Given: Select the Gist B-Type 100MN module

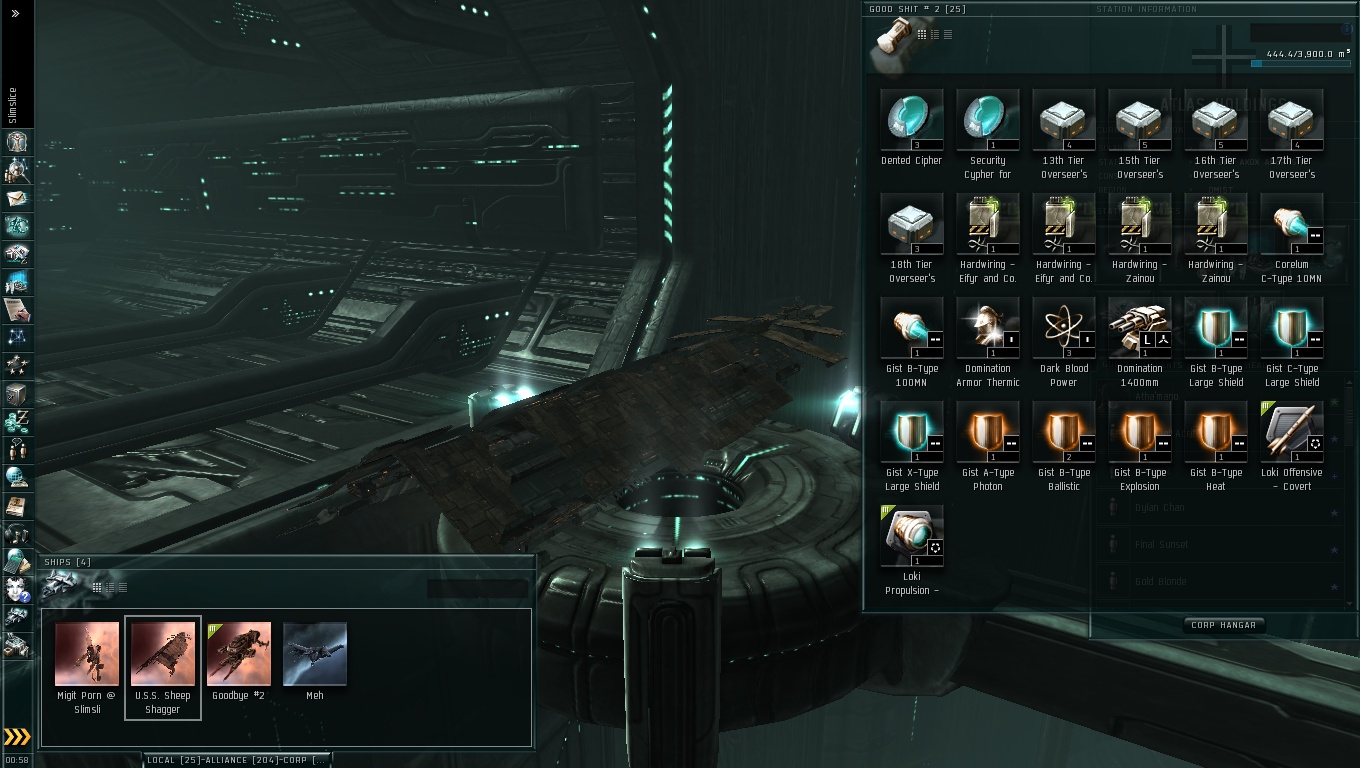Looking at the screenshot, I should tap(911, 328).
